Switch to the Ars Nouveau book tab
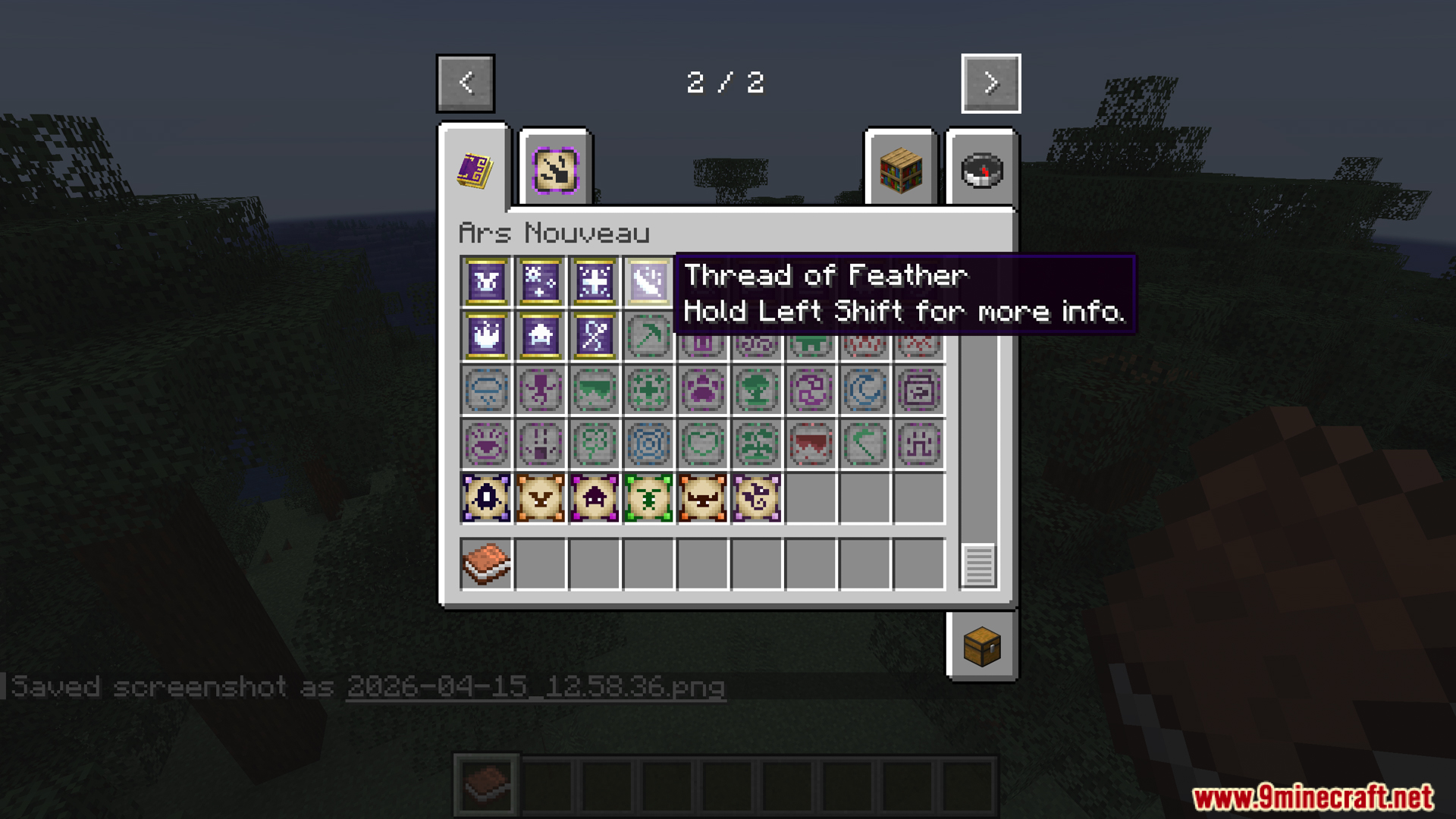1456x819 pixels. click(x=475, y=168)
